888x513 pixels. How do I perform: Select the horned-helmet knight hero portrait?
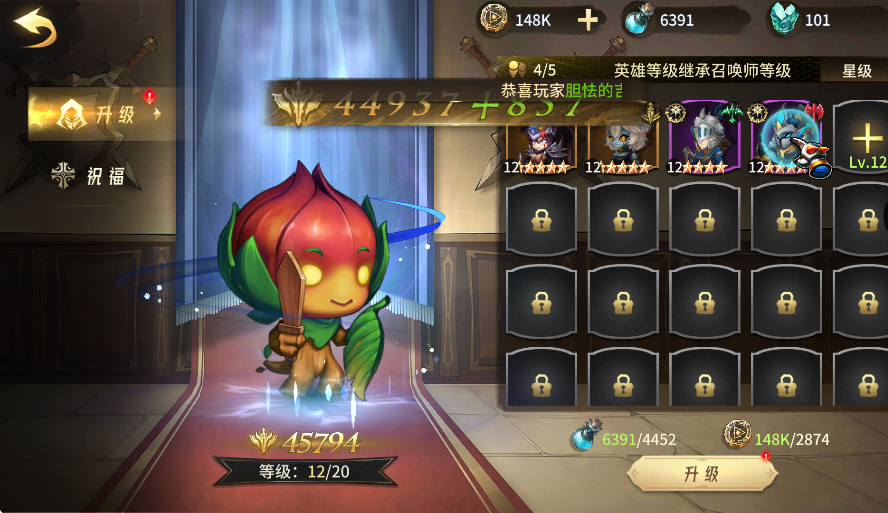[704, 140]
